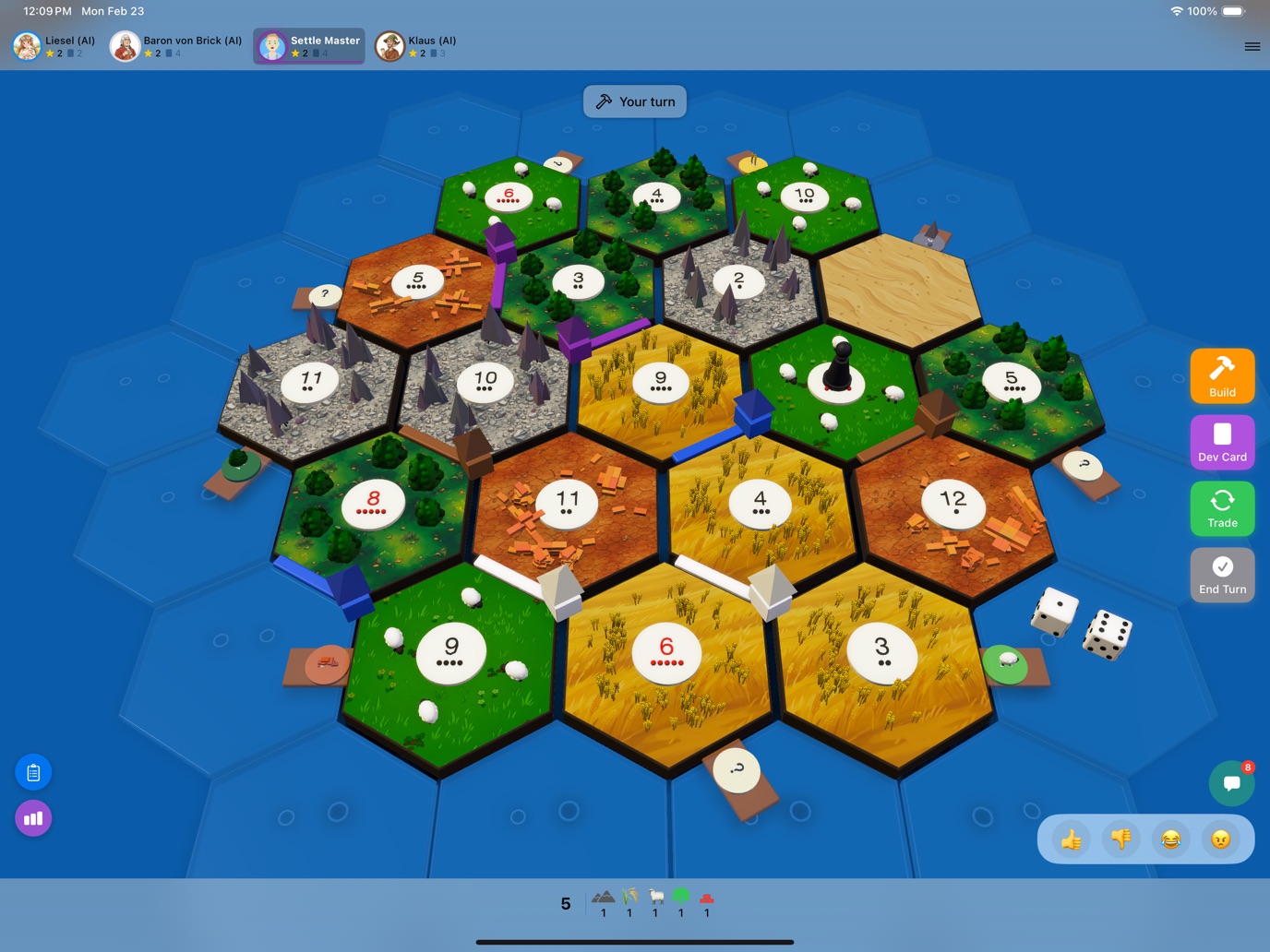Click the purple Dev Card button
The height and width of the screenshot is (952, 1270).
pos(1222,442)
